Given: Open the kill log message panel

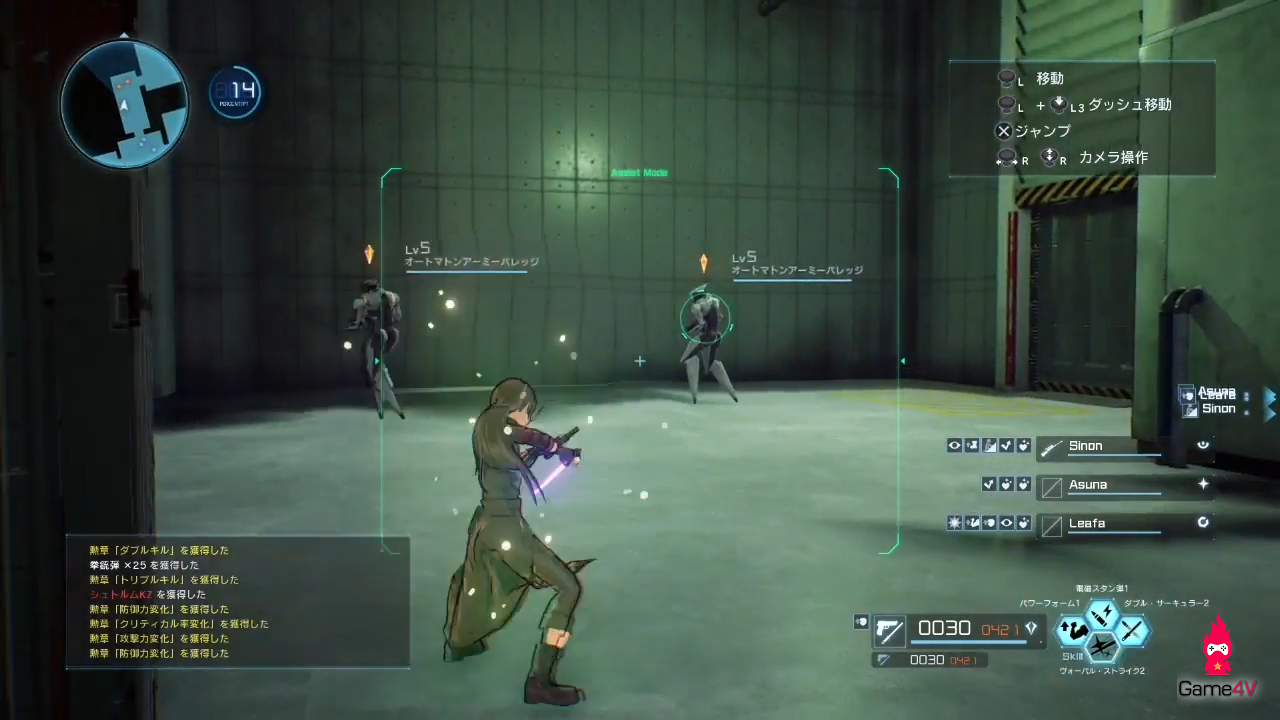Looking at the screenshot, I should [x=238, y=602].
